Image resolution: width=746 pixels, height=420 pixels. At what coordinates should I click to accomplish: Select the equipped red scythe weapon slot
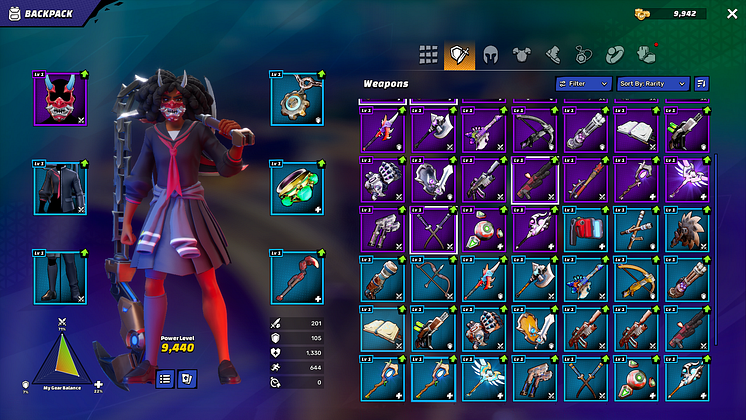[x=296, y=277]
